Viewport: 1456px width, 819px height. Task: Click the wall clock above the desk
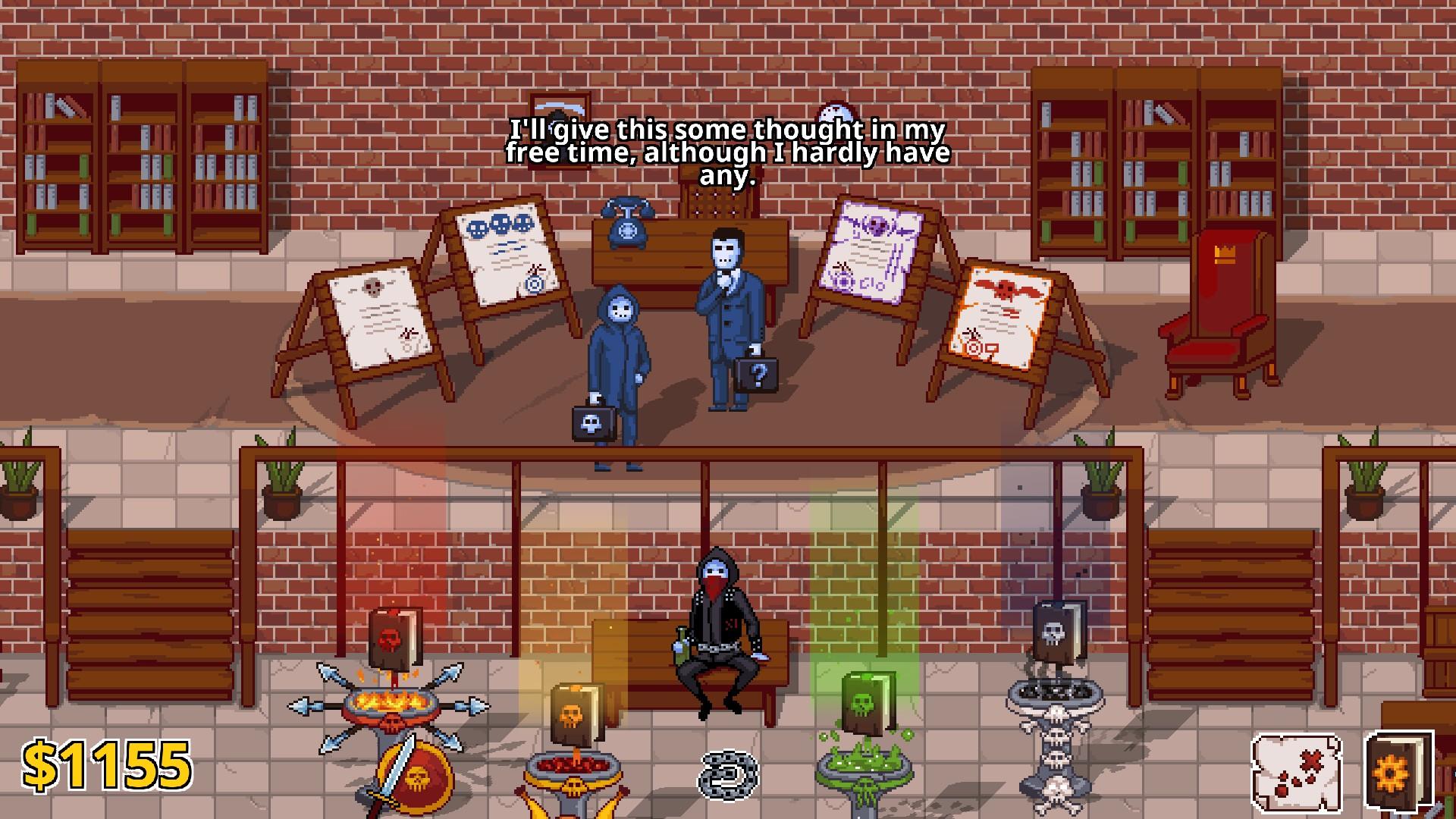point(834,114)
